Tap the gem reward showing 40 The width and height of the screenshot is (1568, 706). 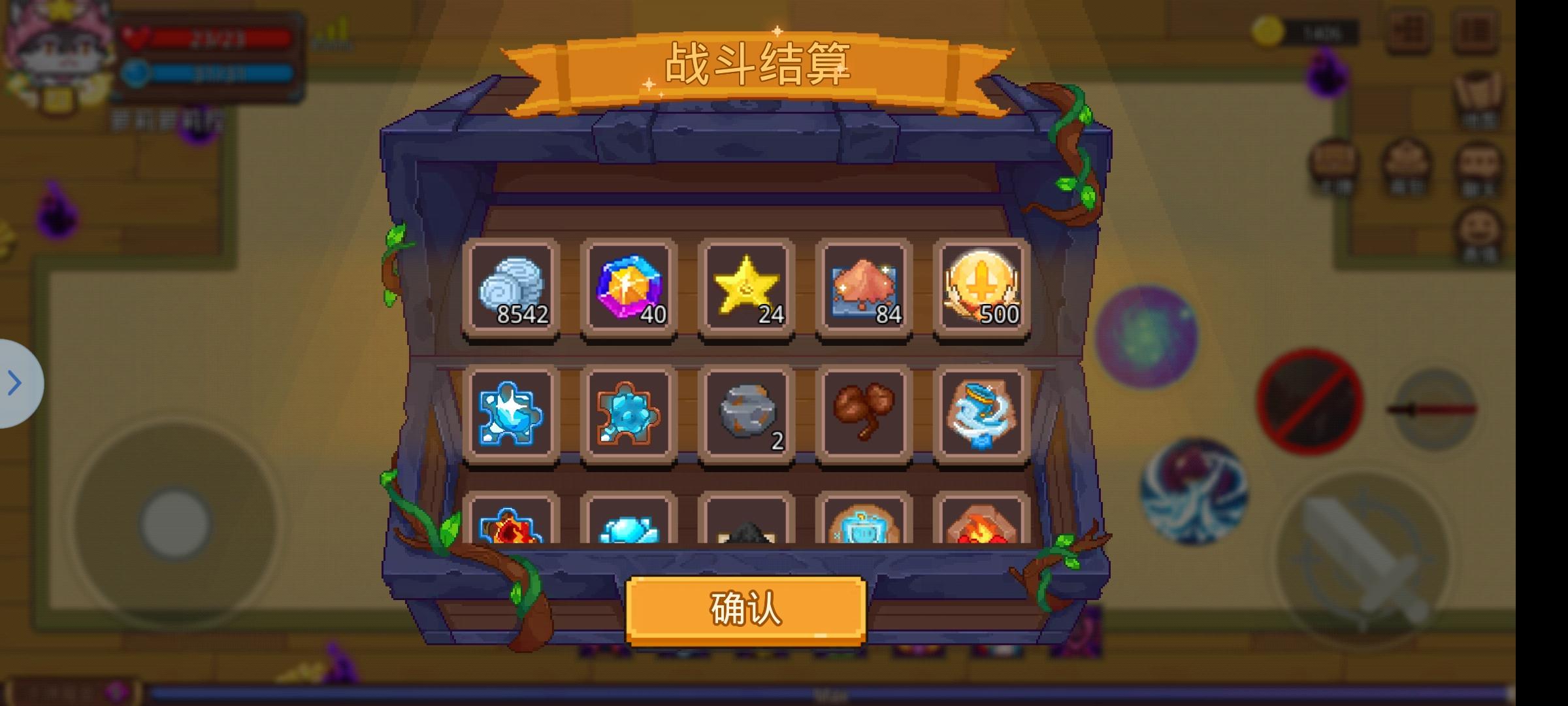pos(629,286)
